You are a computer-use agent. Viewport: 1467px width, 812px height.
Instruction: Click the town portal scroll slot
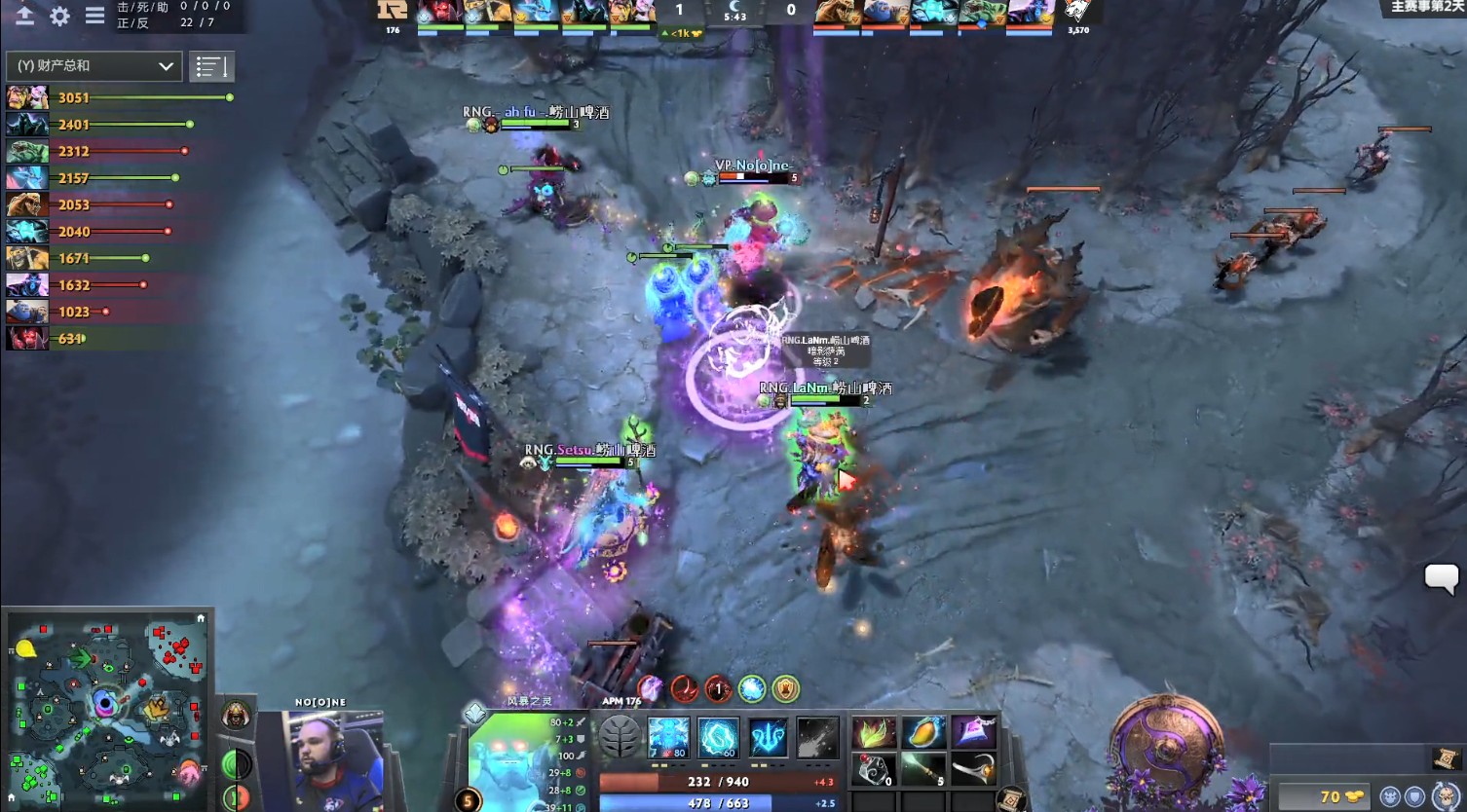(1010, 798)
